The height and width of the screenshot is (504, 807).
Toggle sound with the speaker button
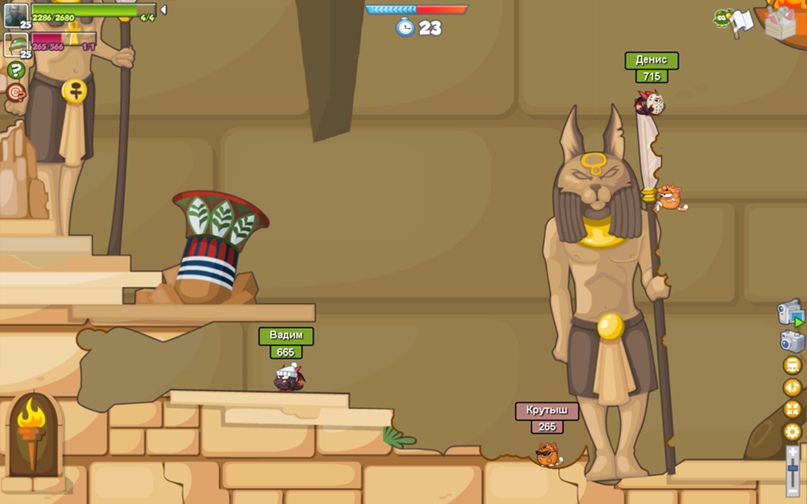pos(792,387)
